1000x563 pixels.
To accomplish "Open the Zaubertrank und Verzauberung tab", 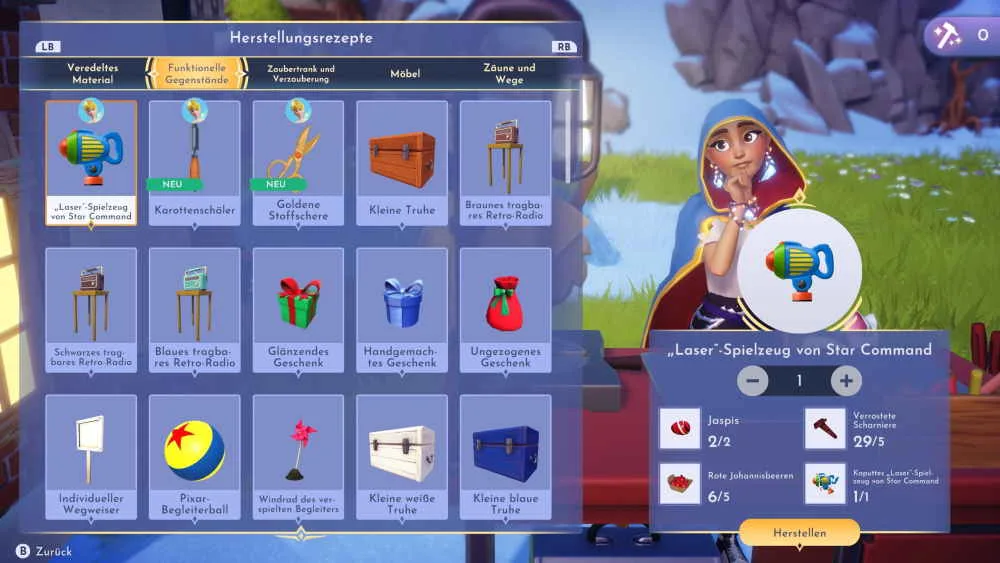I will [301, 73].
